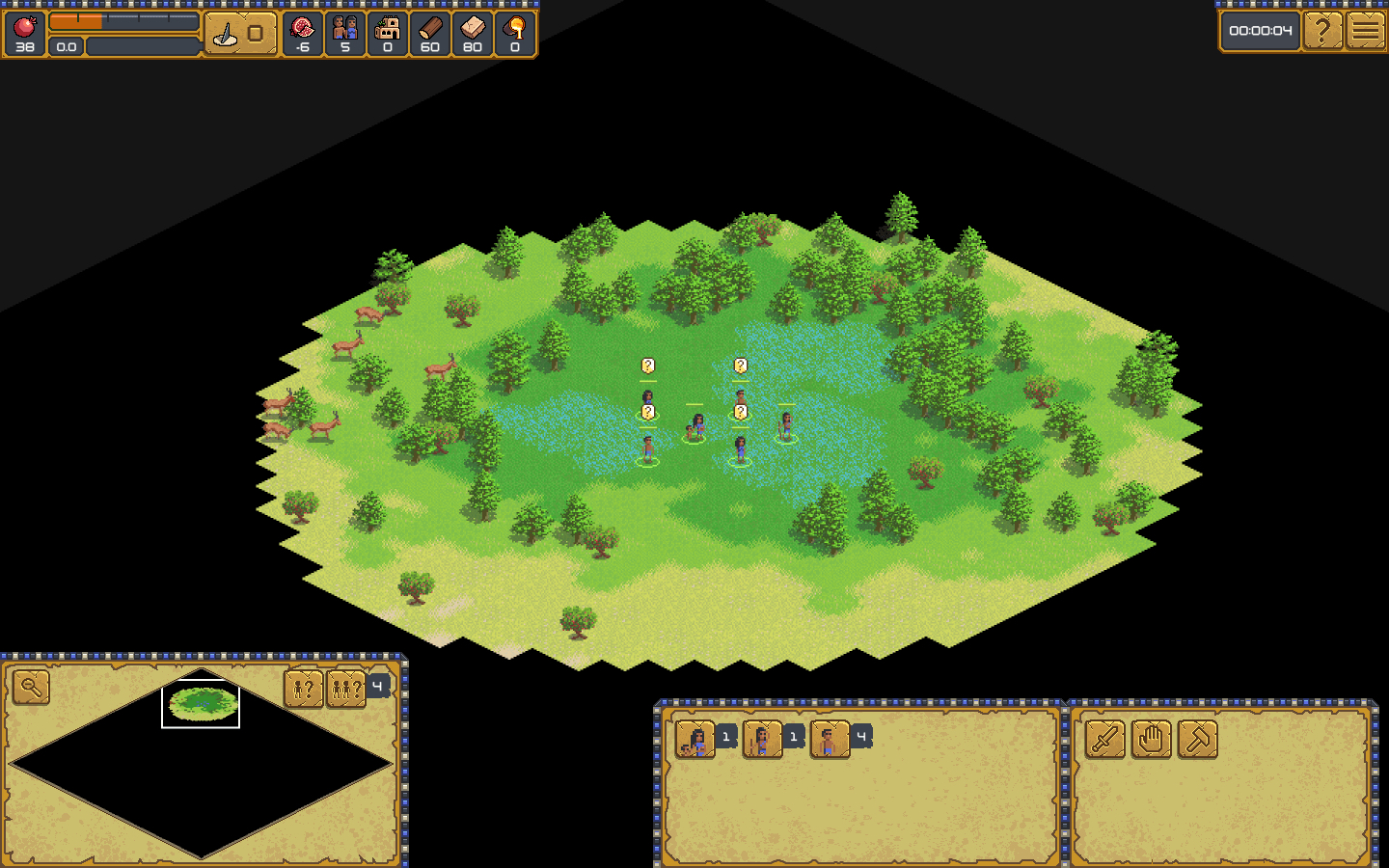The image size is (1389, 868).
Task: Zoom out with the magnifier button
Action: point(31,688)
